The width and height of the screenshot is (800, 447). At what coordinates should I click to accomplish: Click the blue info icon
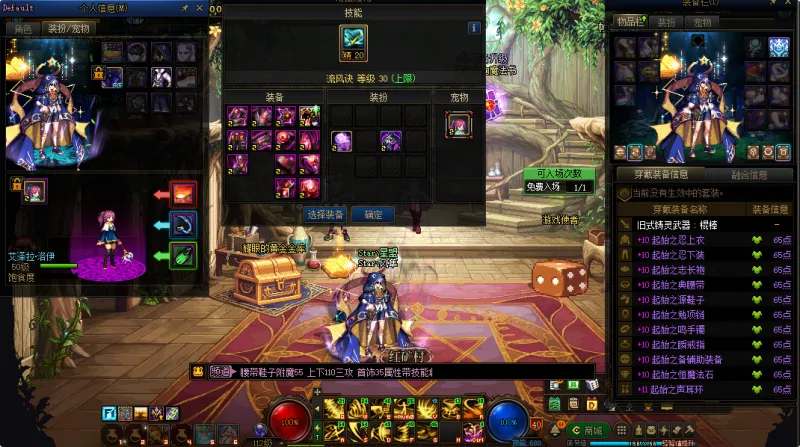pos(474,28)
